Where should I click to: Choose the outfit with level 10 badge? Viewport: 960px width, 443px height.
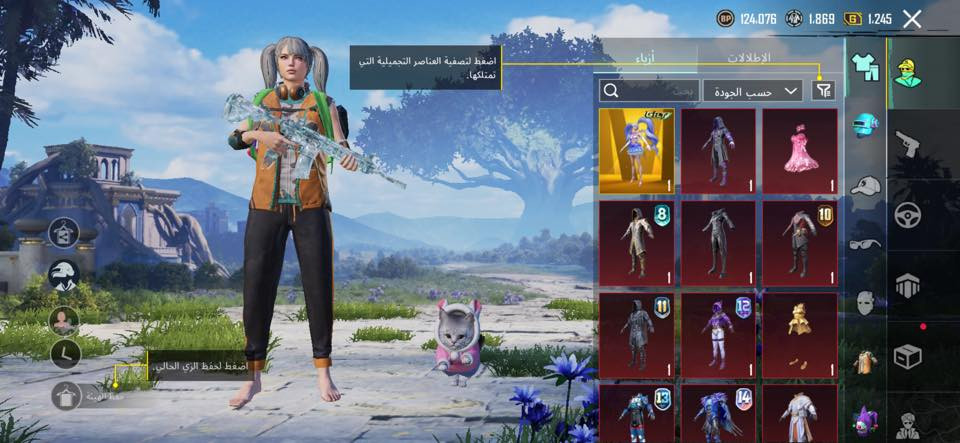[x=799, y=243]
